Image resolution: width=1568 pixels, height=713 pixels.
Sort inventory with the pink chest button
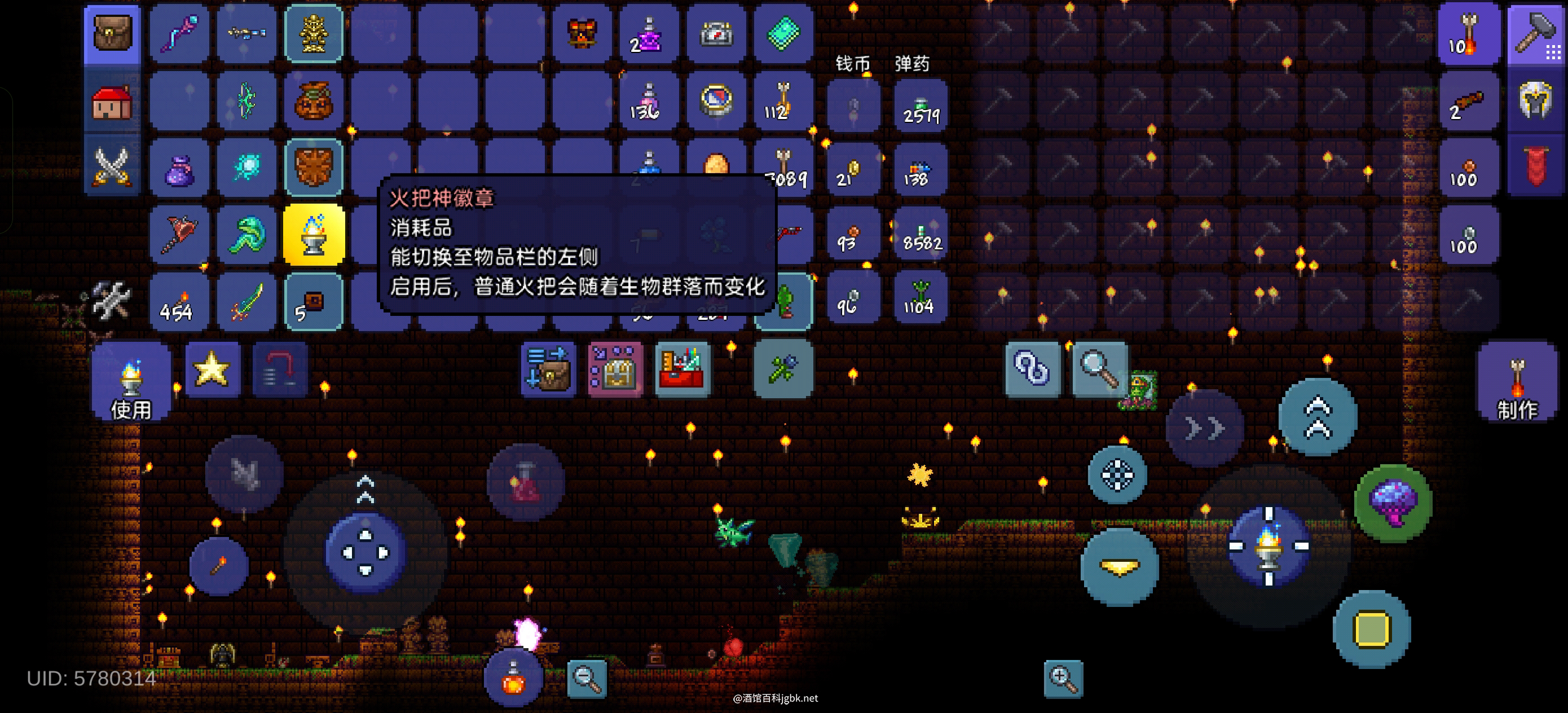coord(615,369)
